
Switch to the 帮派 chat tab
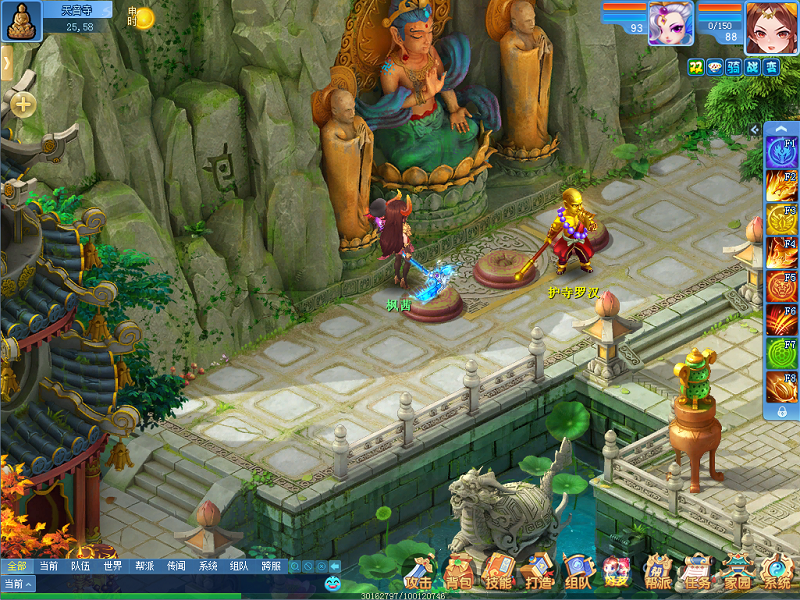(144, 566)
